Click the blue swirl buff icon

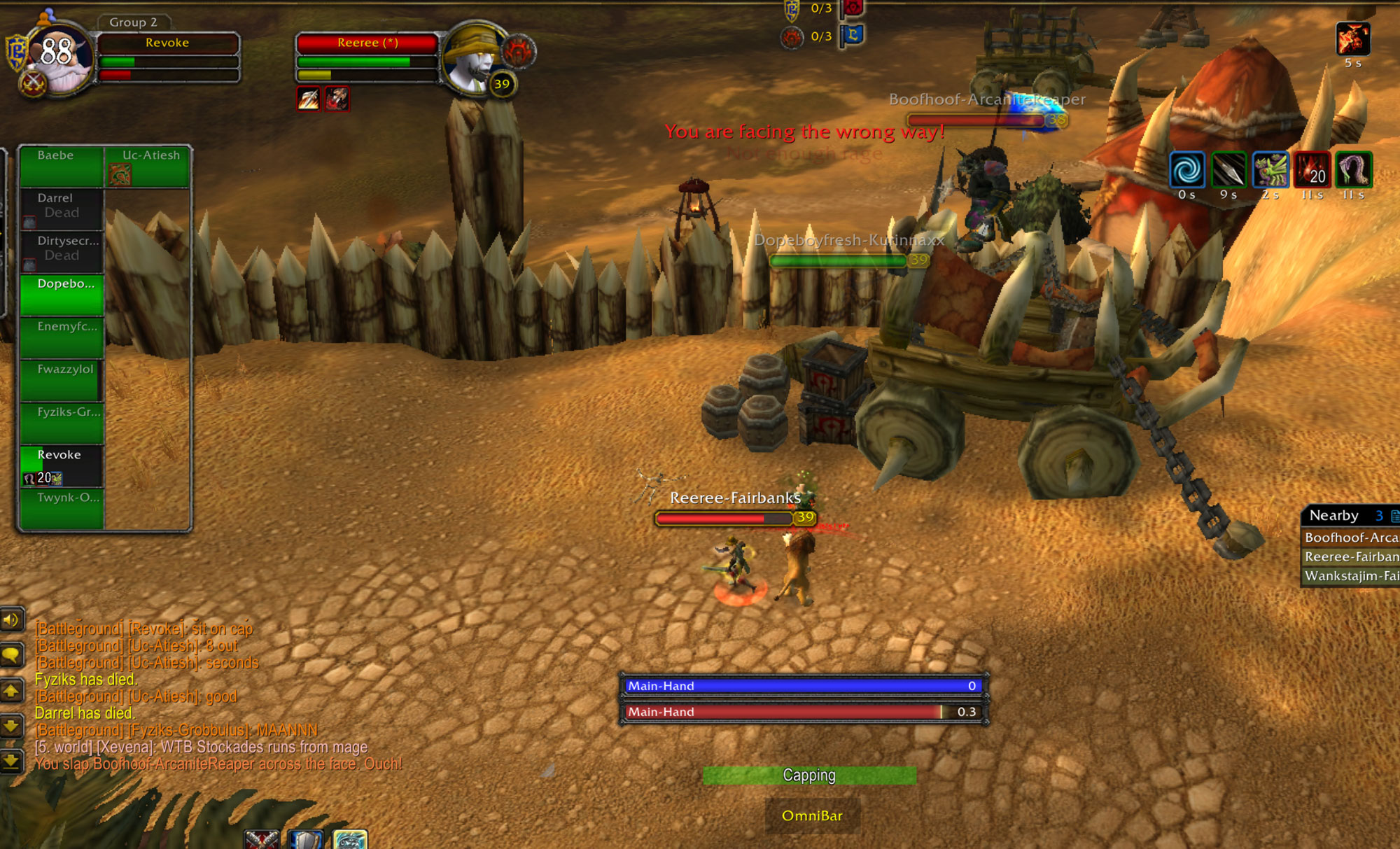tap(1187, 169)
